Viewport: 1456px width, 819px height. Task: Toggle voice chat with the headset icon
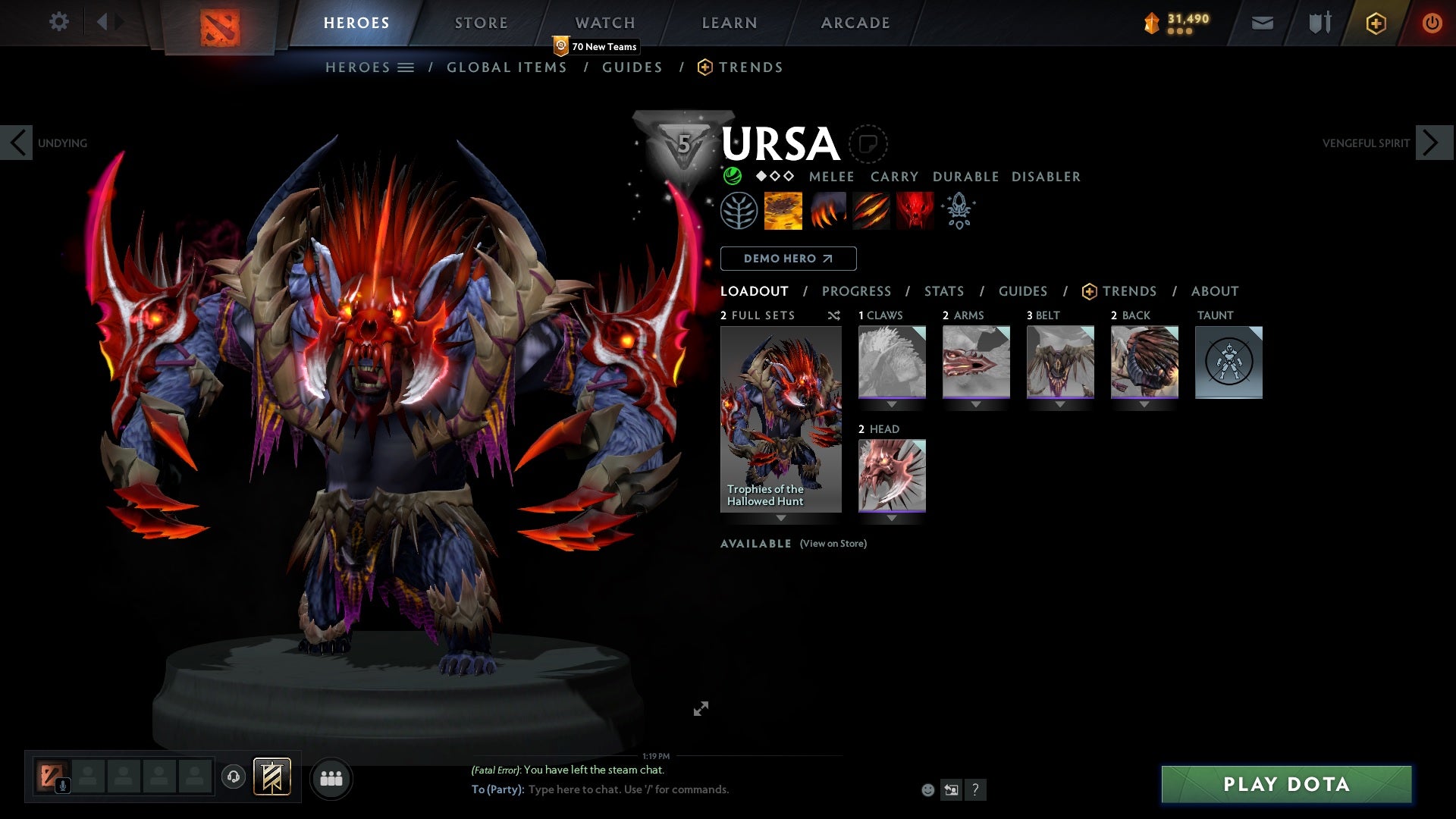pos(234,777)
